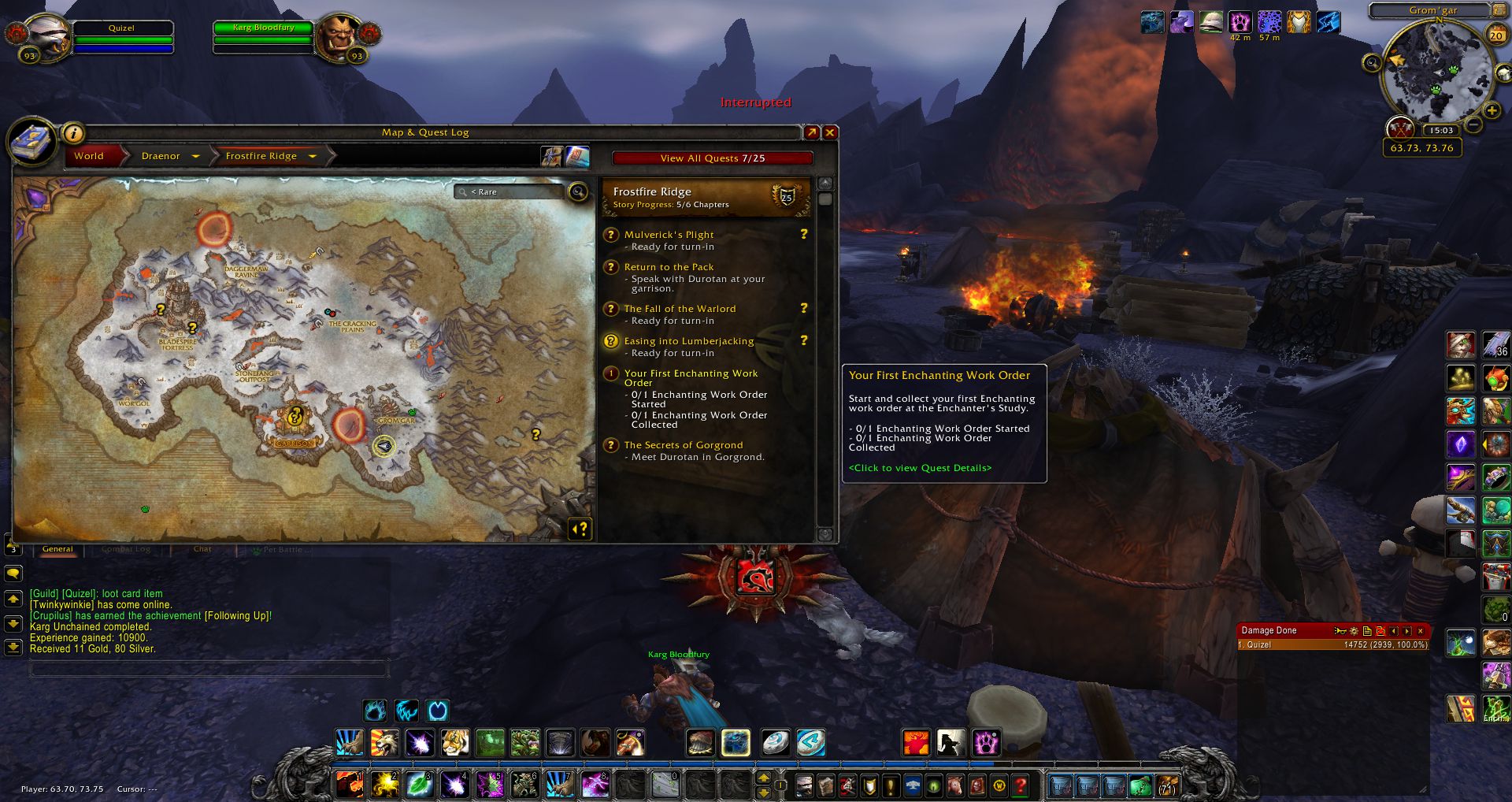Click the View All Quests button
1512x802 pixels.
point(712,158)
